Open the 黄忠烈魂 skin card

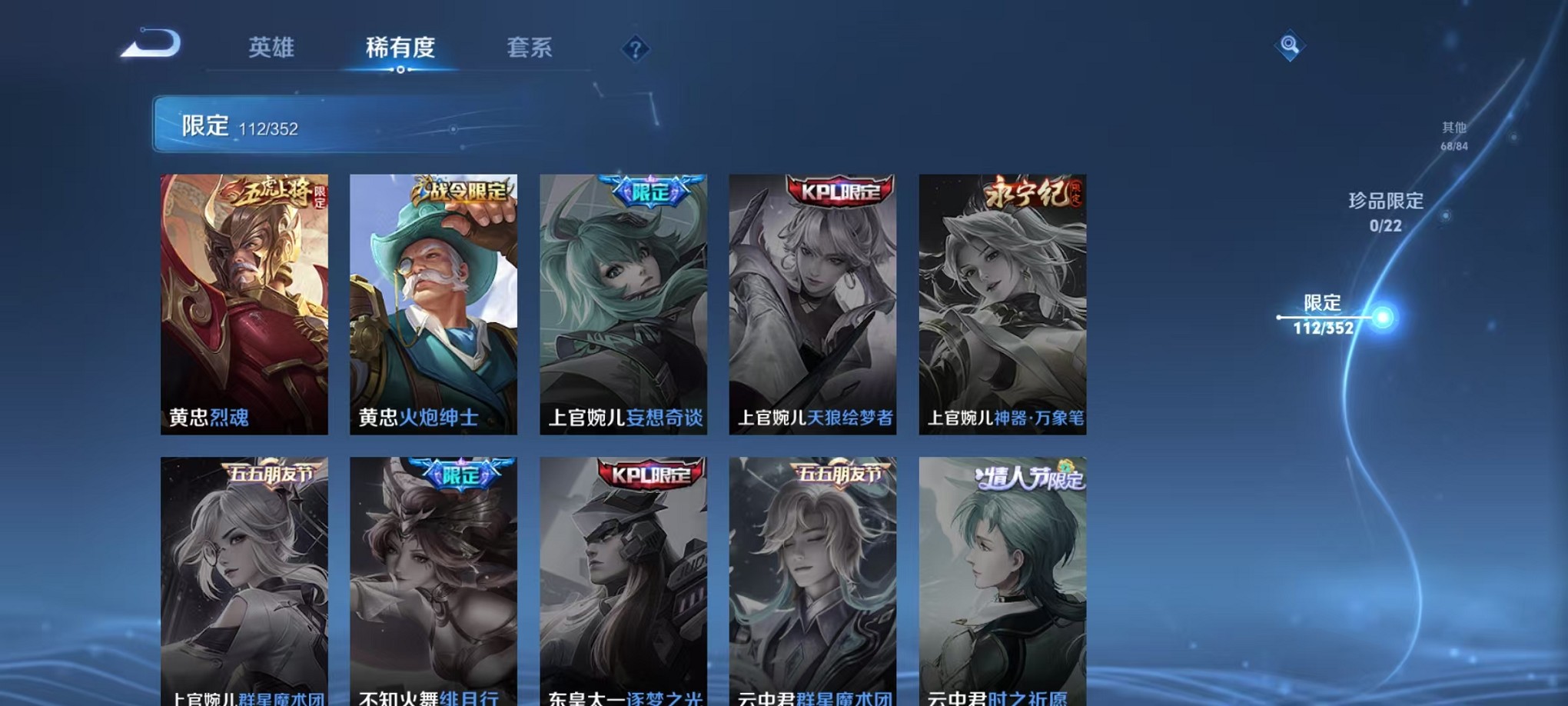[x=244, y=304]
